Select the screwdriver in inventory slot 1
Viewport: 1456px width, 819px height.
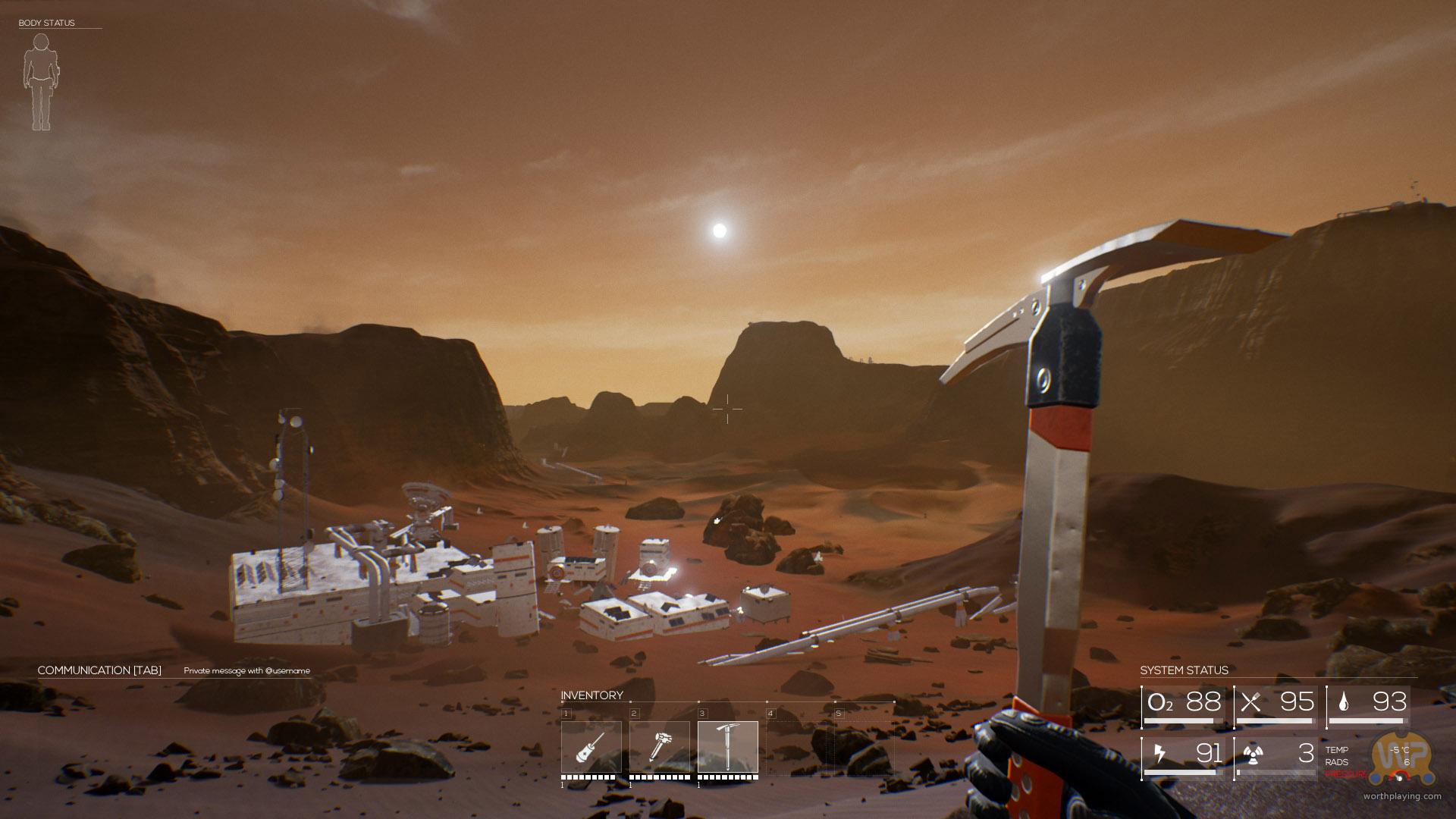(x=591, y=747)
